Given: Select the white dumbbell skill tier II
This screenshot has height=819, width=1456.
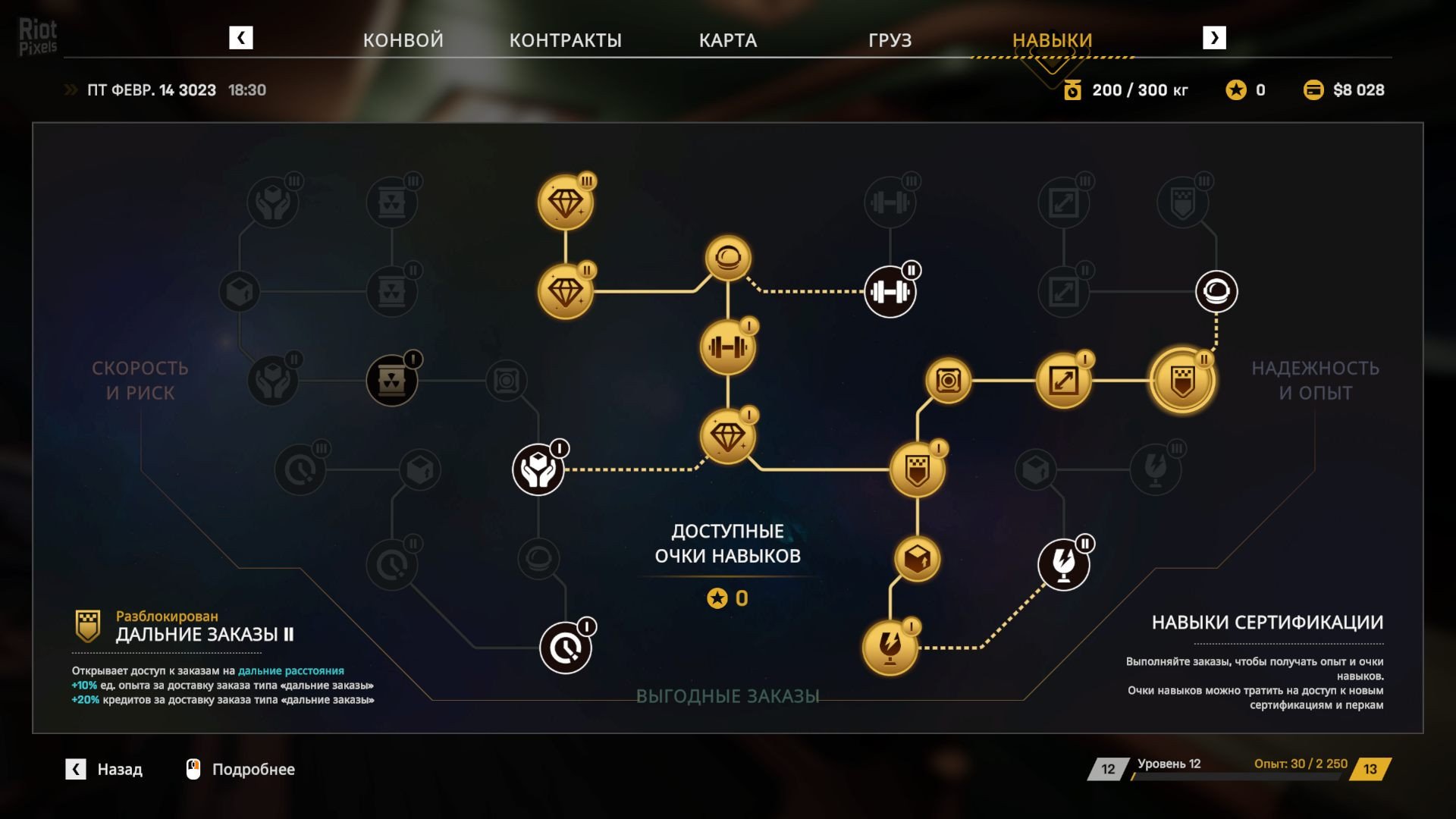Looking at the screenshot, I should pyautogui.click(x=890, y=292).
